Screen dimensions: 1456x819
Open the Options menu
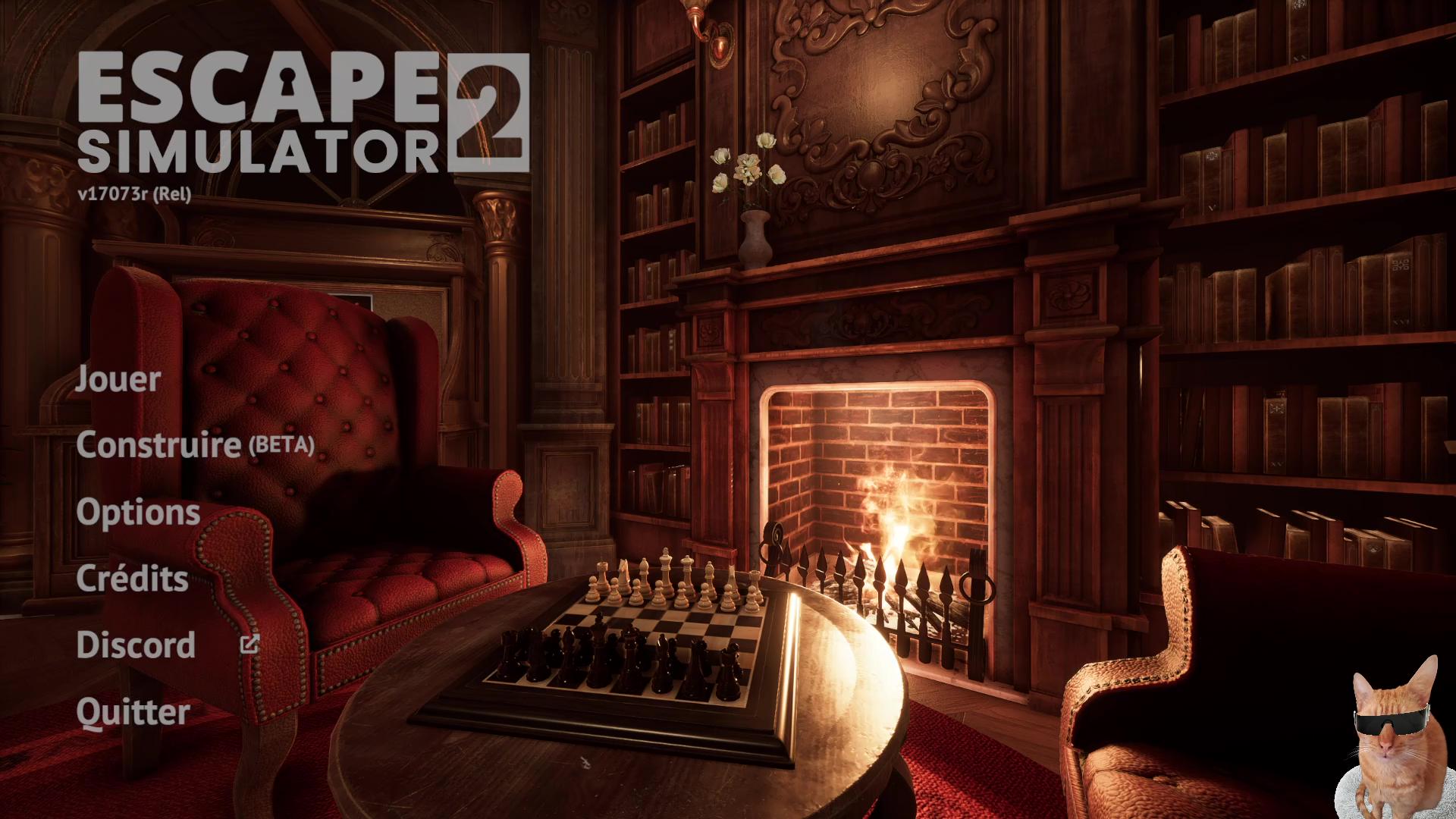(138, 512)
